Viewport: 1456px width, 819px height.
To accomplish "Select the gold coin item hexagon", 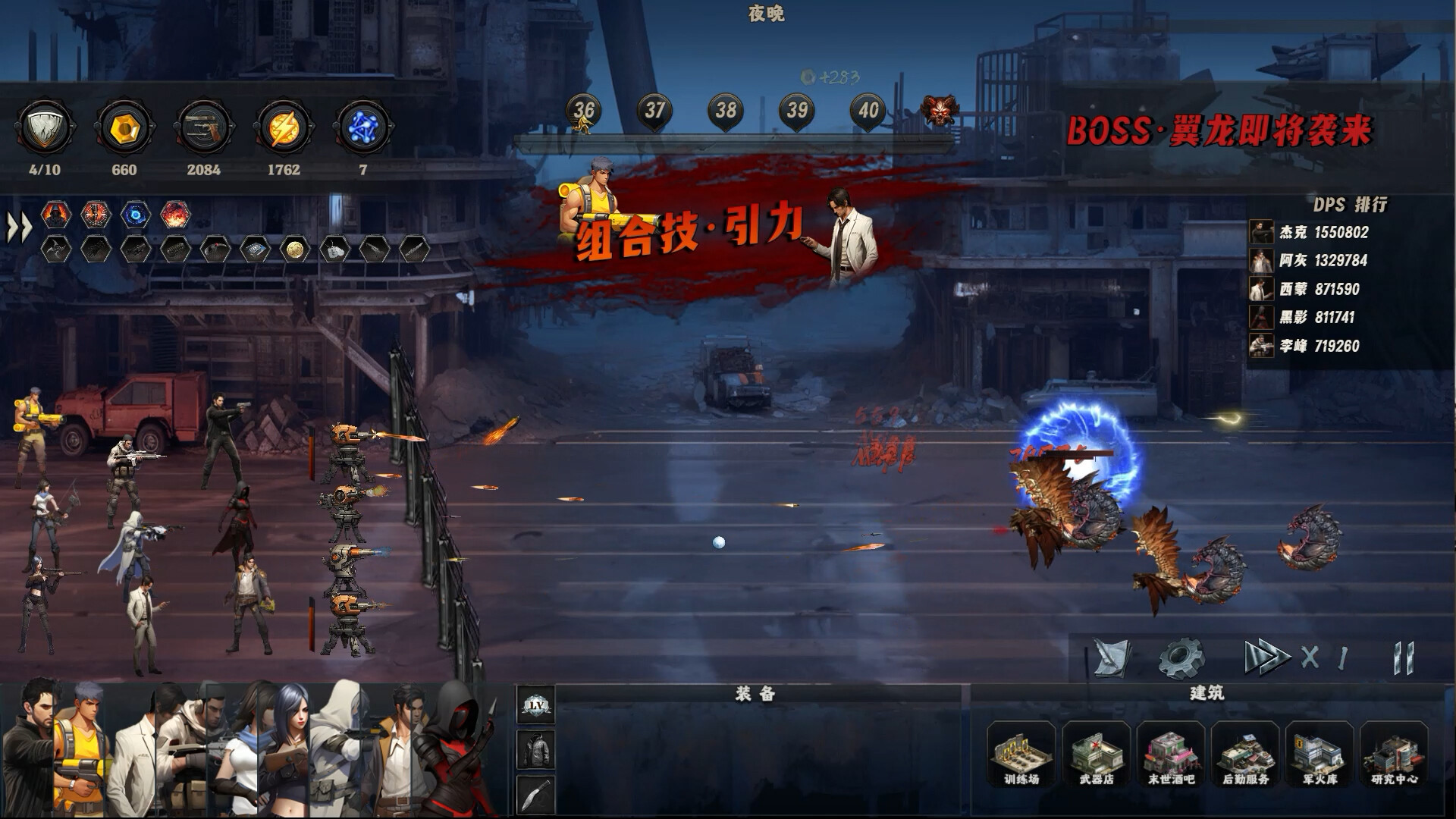I will (295, 249).
